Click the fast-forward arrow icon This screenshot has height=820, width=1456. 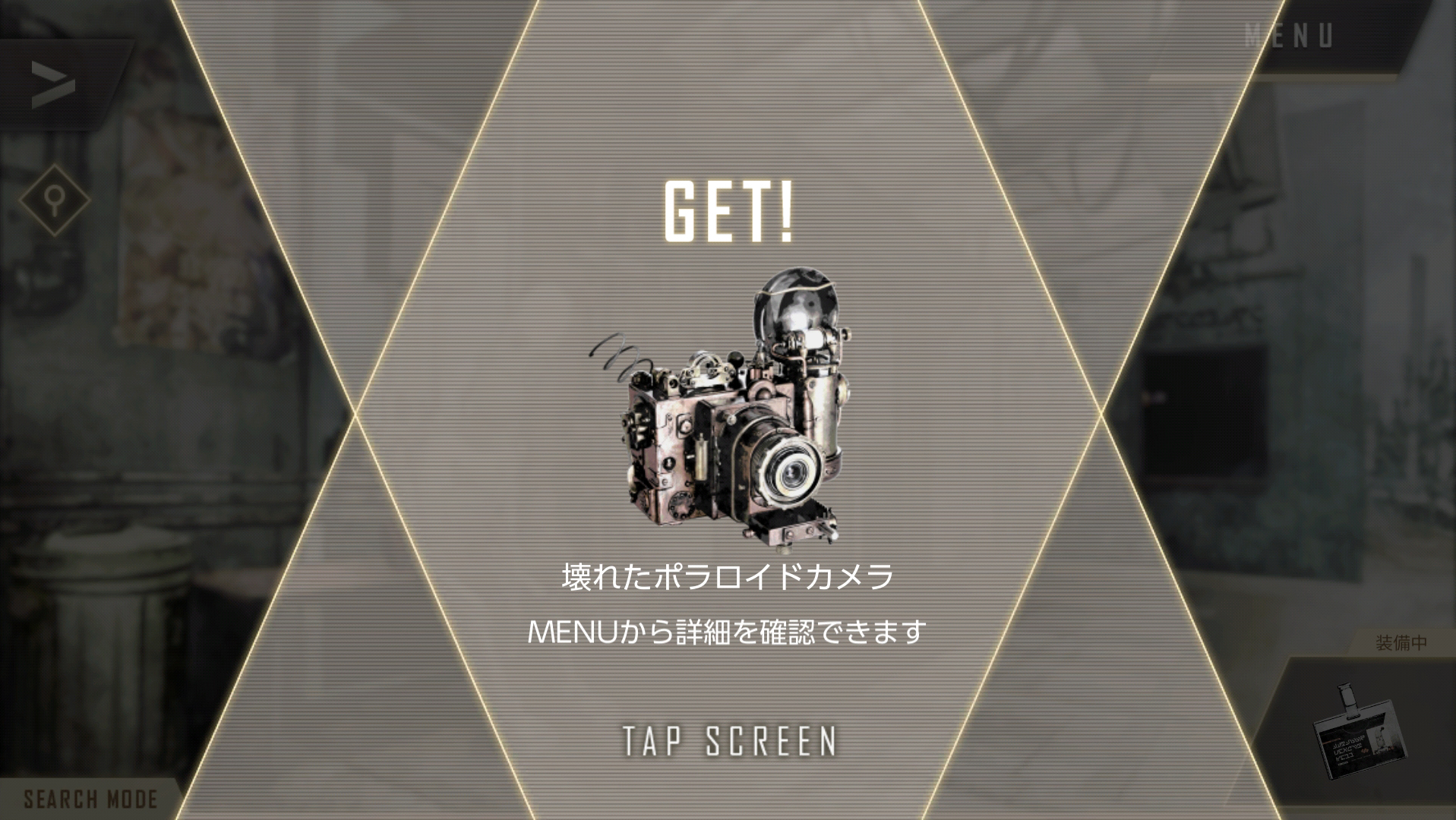53,84
